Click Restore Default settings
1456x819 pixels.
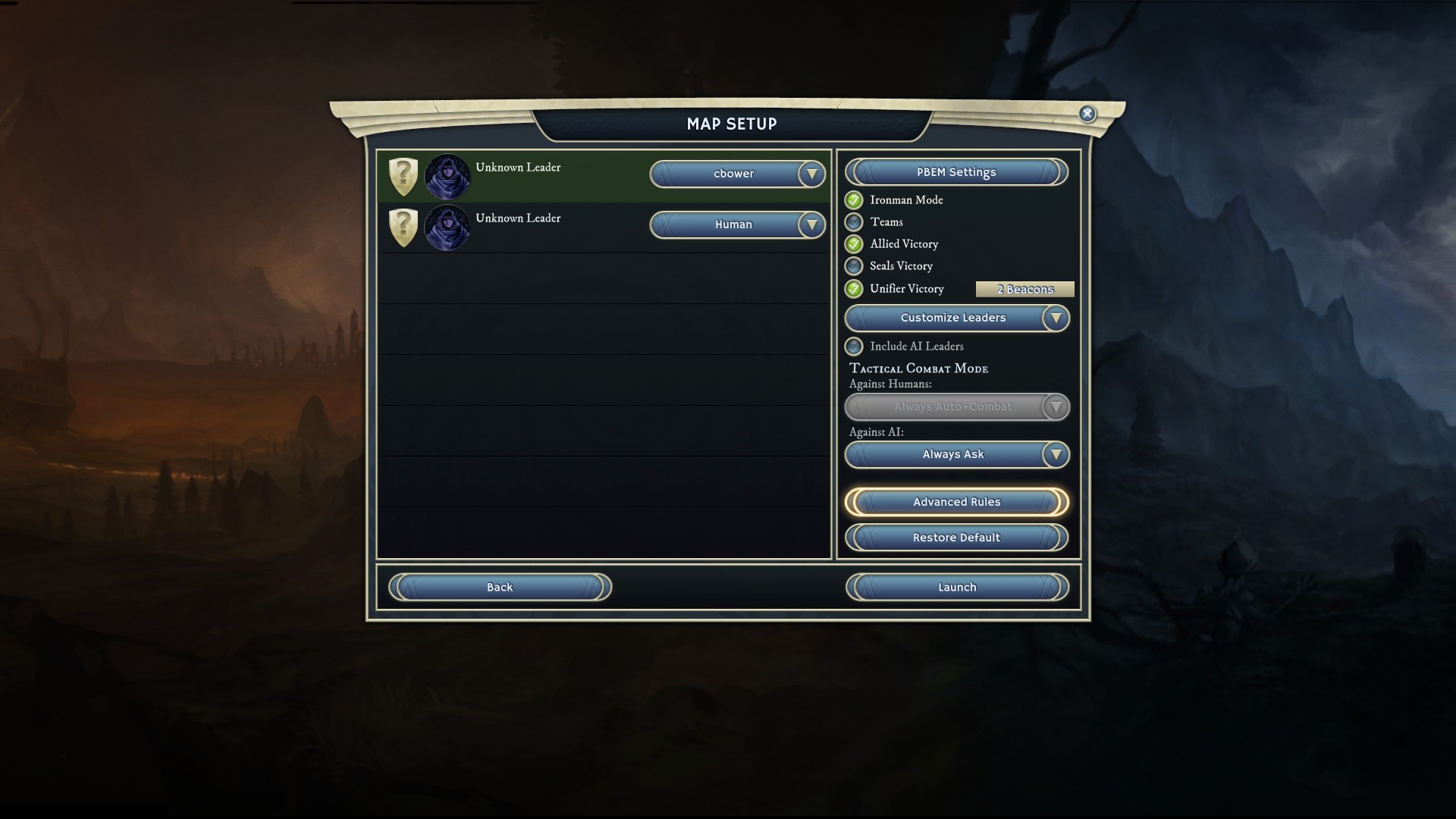click(956, 538)
